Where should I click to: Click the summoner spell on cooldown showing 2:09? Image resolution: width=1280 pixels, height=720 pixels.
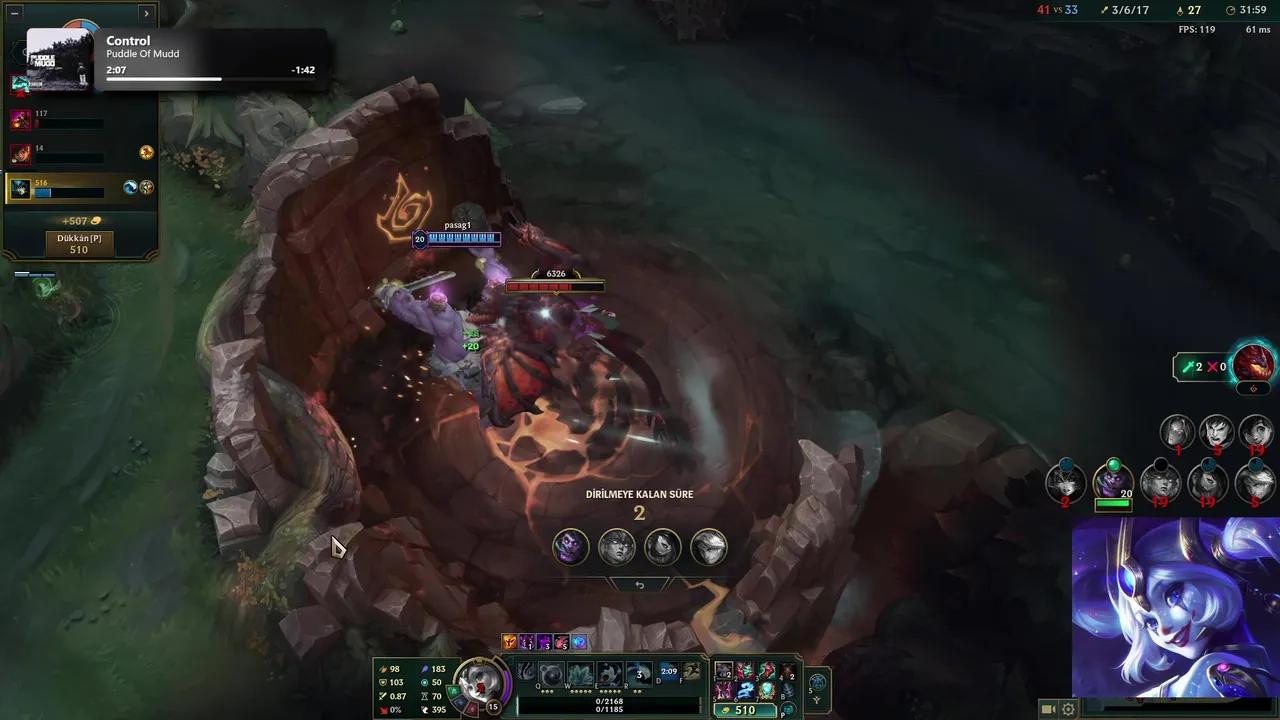(x=668, y=672)
